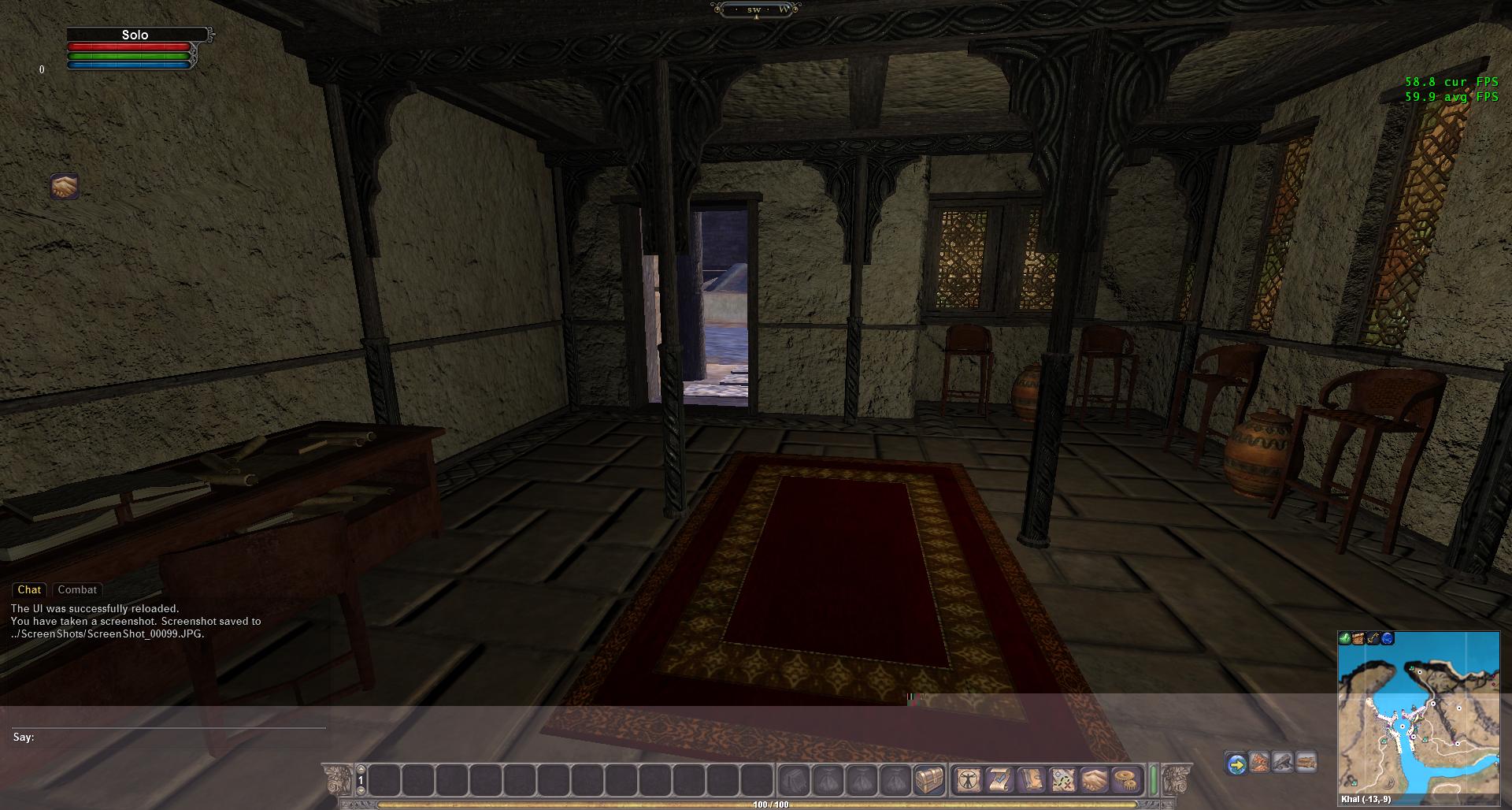Viewport: 1512px width, 810px height.
Task: Click the globe with yellow arrow button
Action: coord(1236,764)
